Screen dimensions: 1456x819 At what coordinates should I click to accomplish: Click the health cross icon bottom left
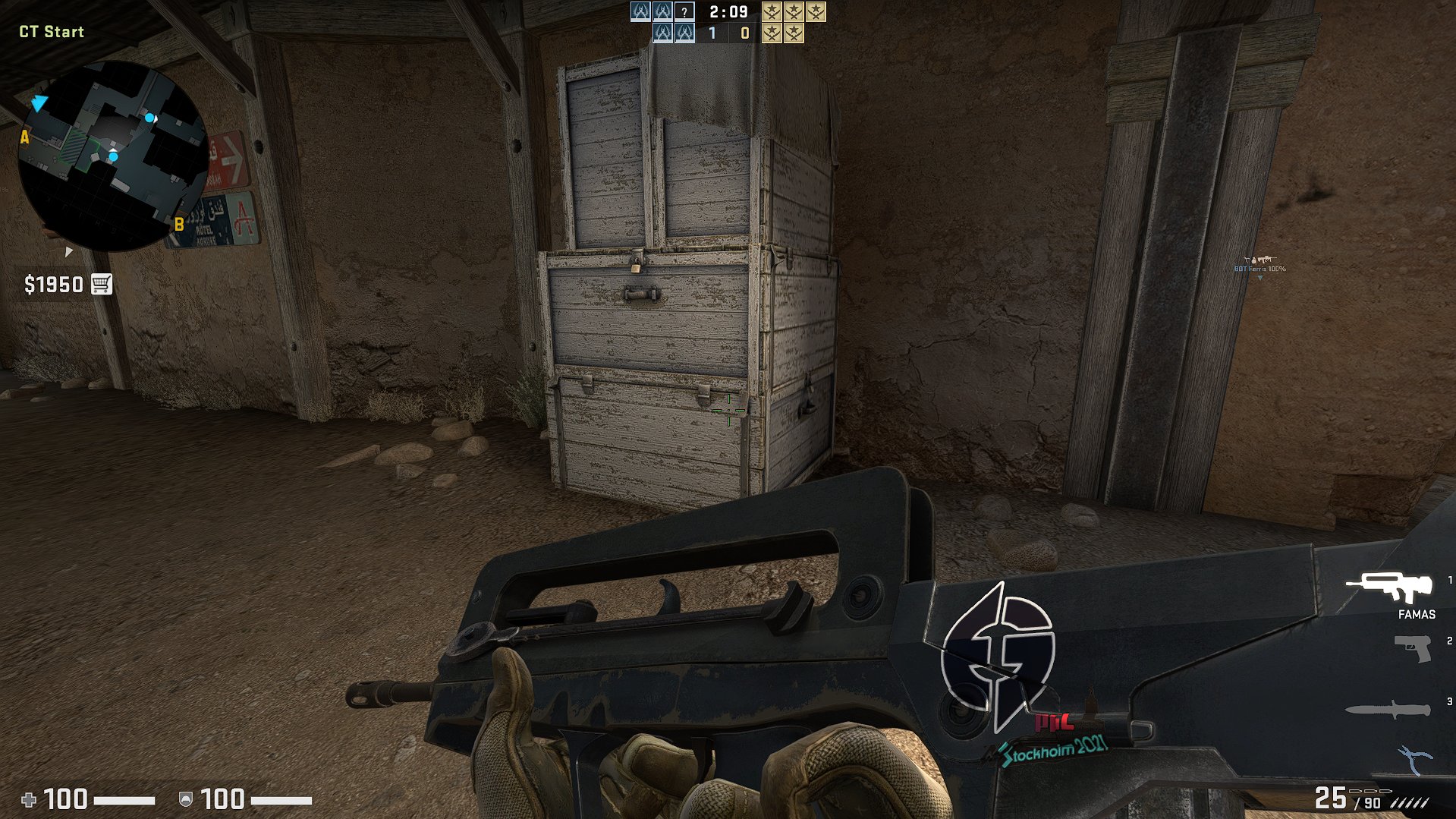(29, 799)
